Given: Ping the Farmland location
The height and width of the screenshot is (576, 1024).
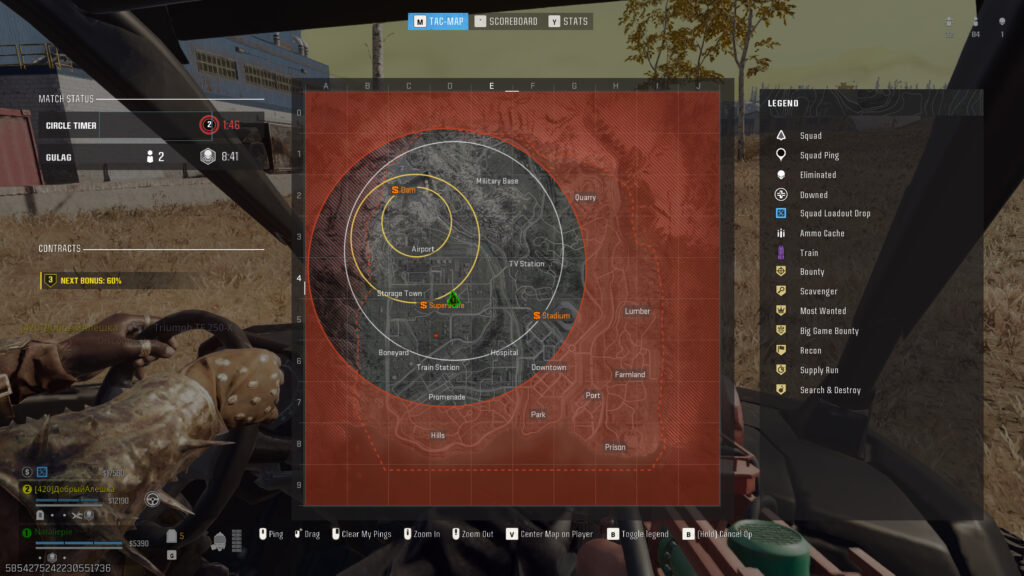Looking at the screenshot, I should (630, 375).
